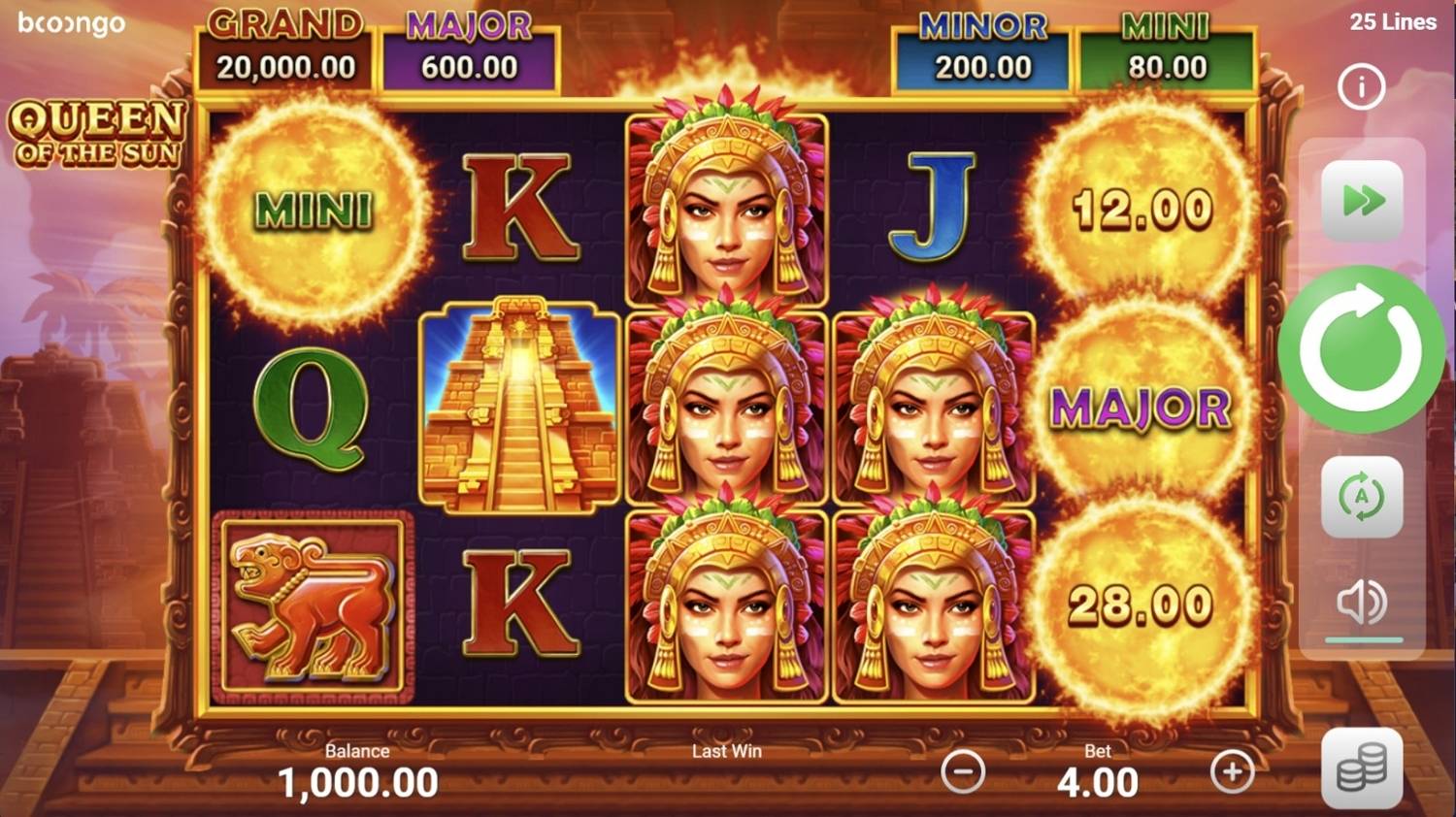Decrease the bet with the minus button
The image size is (1456, 817).
(963, 772)
